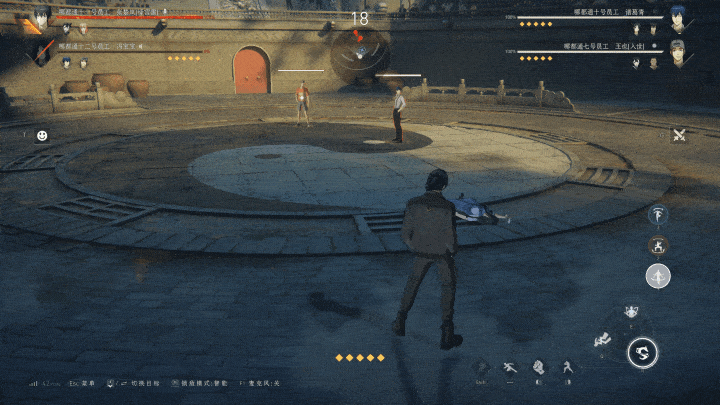The width and height of the screenshot is (720, 405).
Task: Click the crossed swords icon
Action: pyautogui.click(x=679, y=135)
